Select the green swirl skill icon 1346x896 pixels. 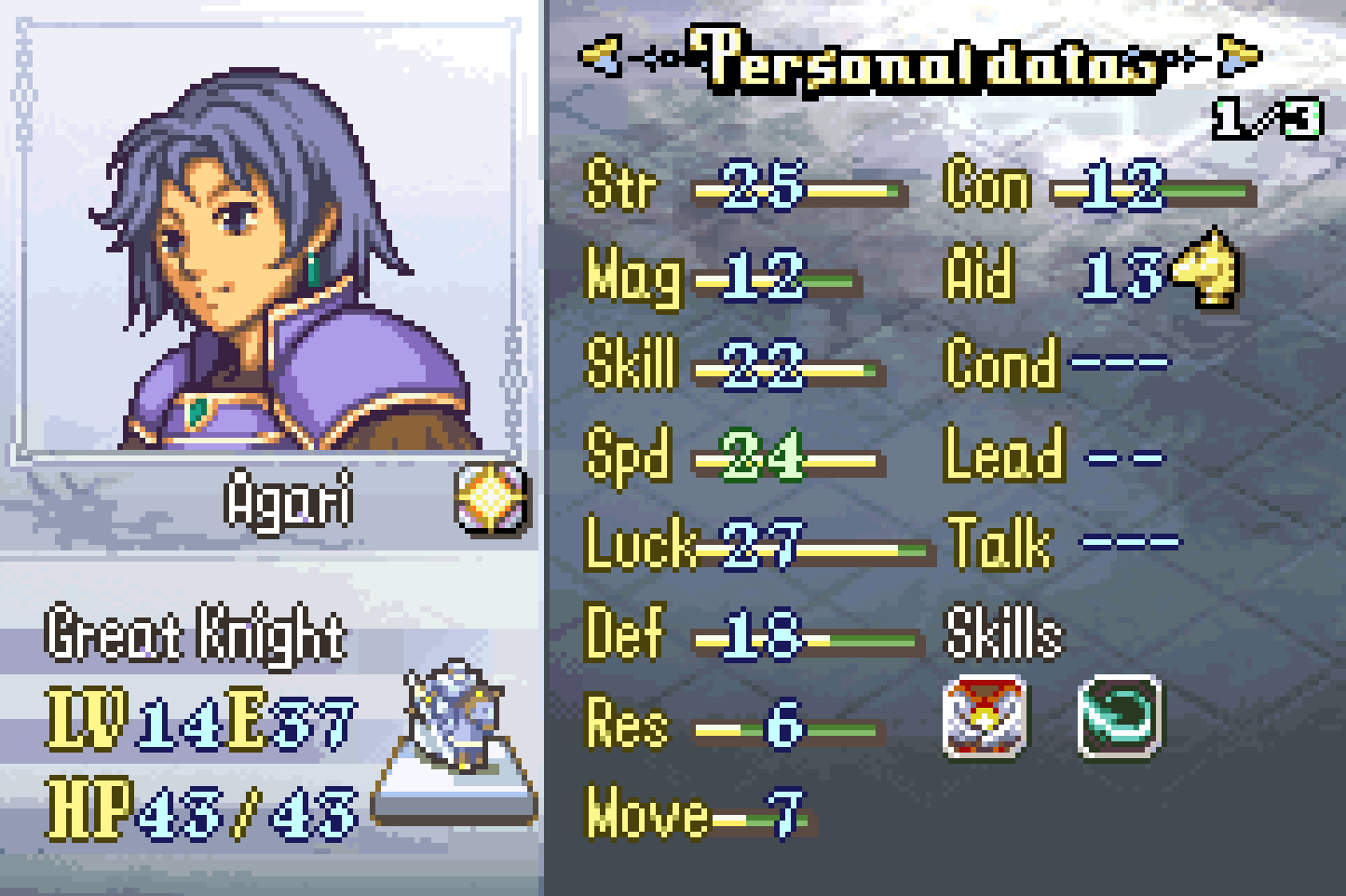(1120, 714)
